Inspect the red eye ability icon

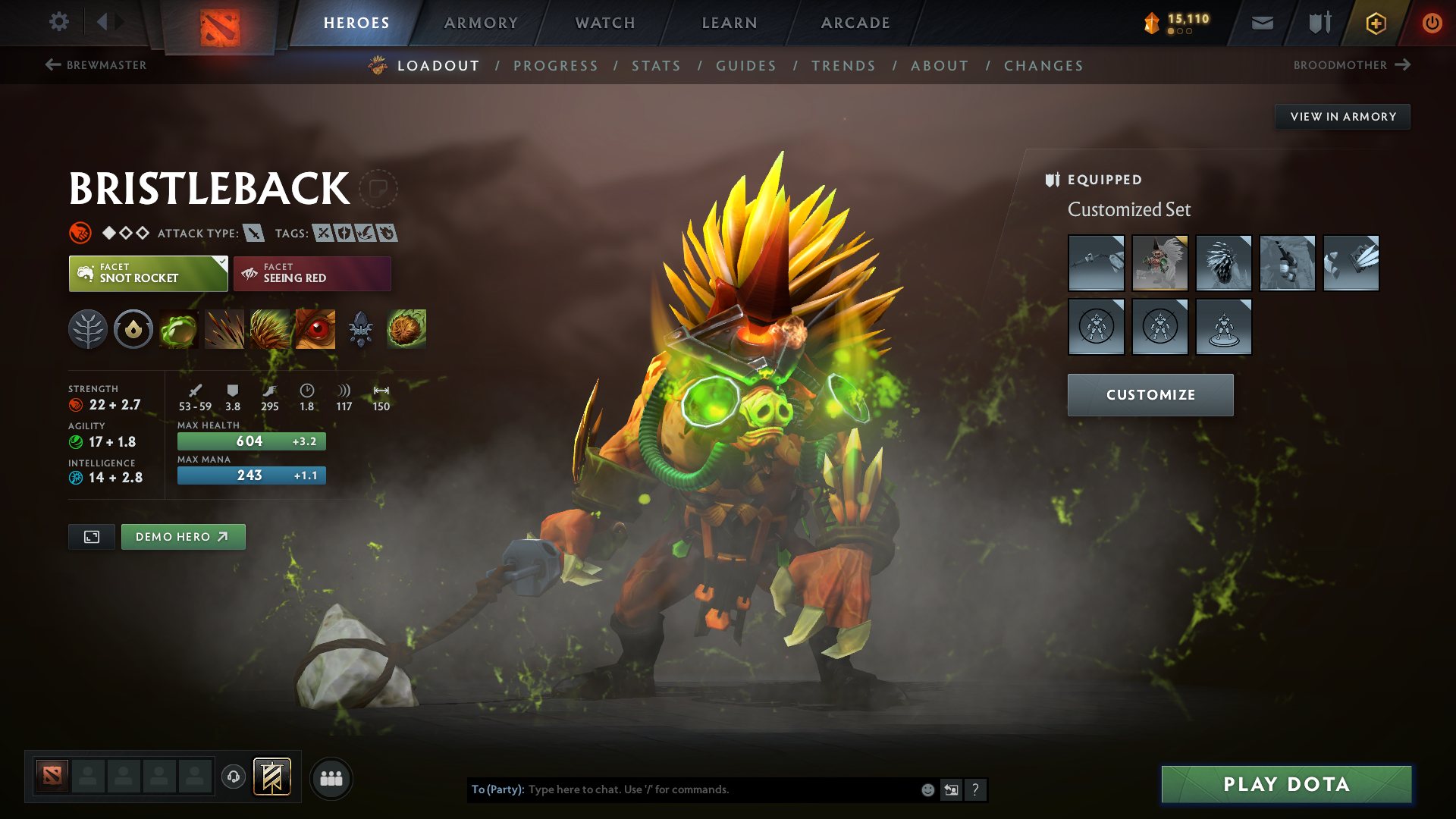tap(315, 329)
